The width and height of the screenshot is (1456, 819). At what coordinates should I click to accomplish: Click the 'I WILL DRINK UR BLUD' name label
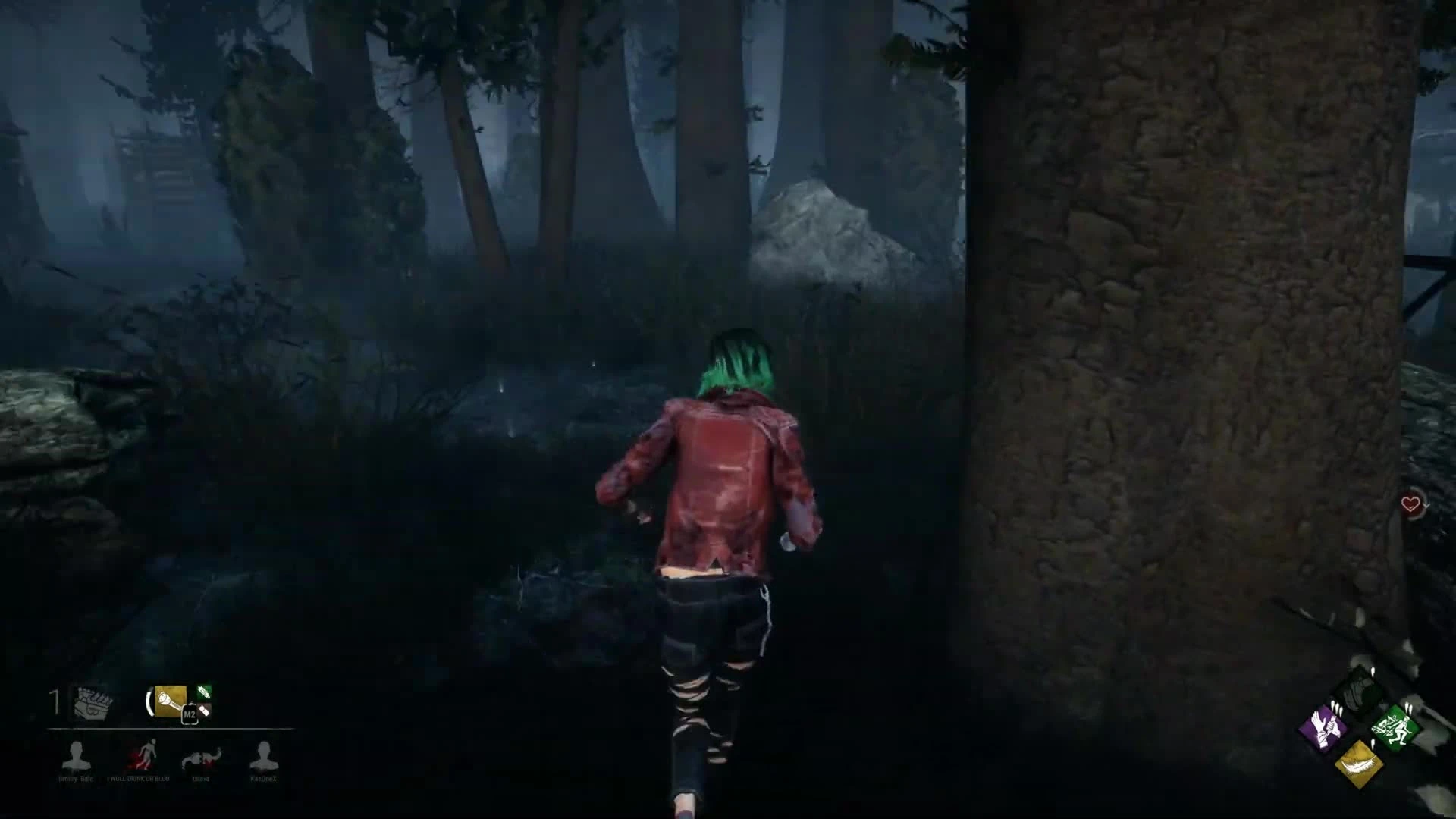(x=138, y=779)
